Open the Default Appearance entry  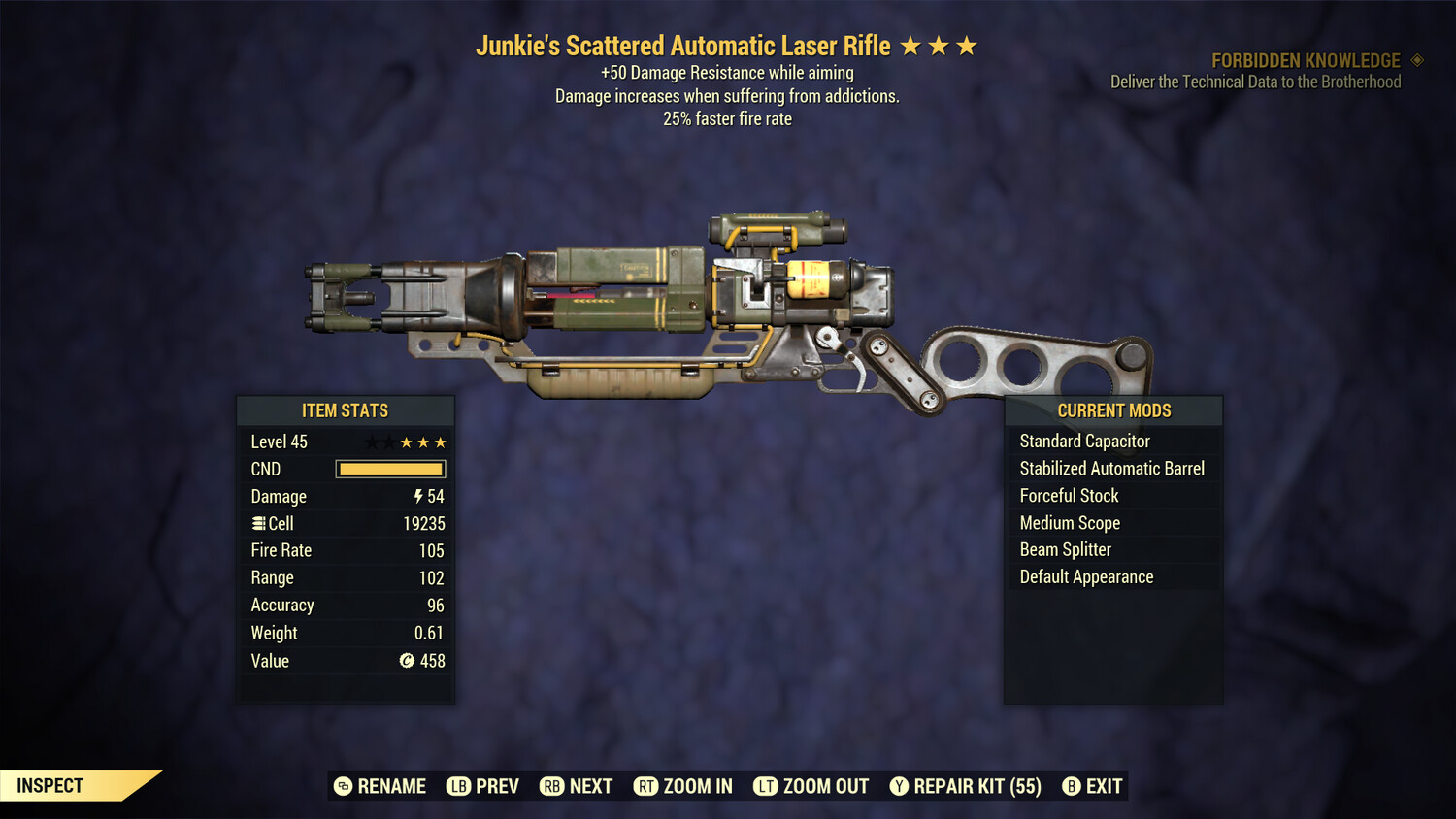[x=1086, y=576]
